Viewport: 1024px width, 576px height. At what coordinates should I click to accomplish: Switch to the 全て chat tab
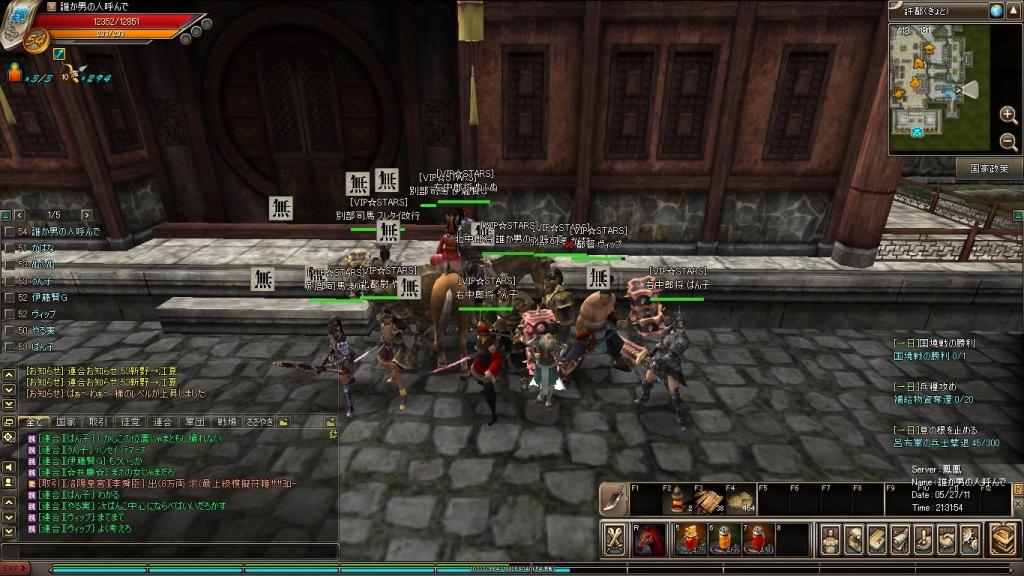tap(35, 422)
